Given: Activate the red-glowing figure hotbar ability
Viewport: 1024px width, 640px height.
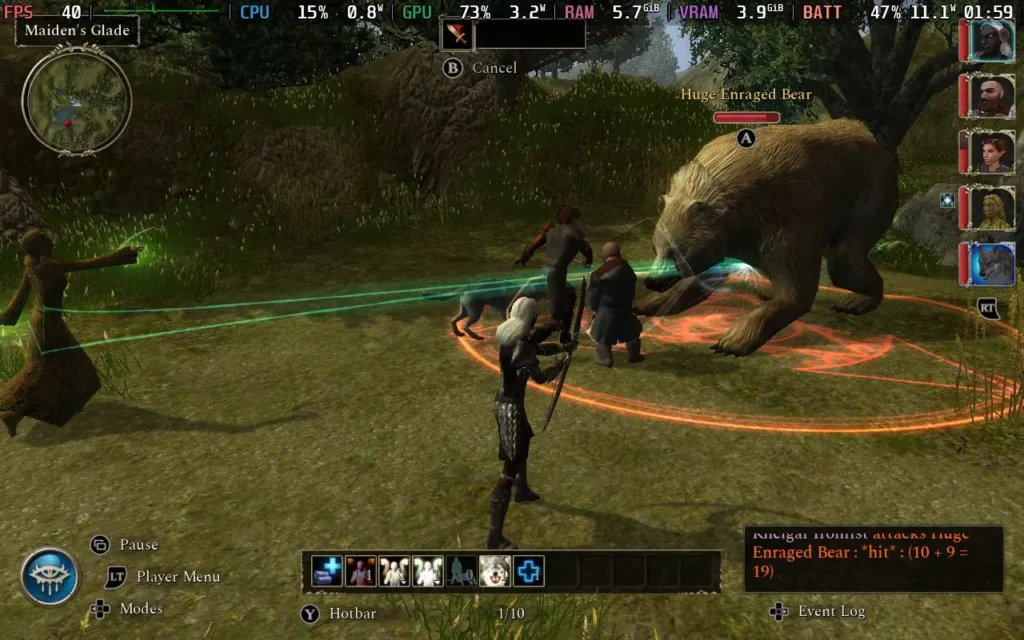Looking at the screenshot, I should 361,571.
